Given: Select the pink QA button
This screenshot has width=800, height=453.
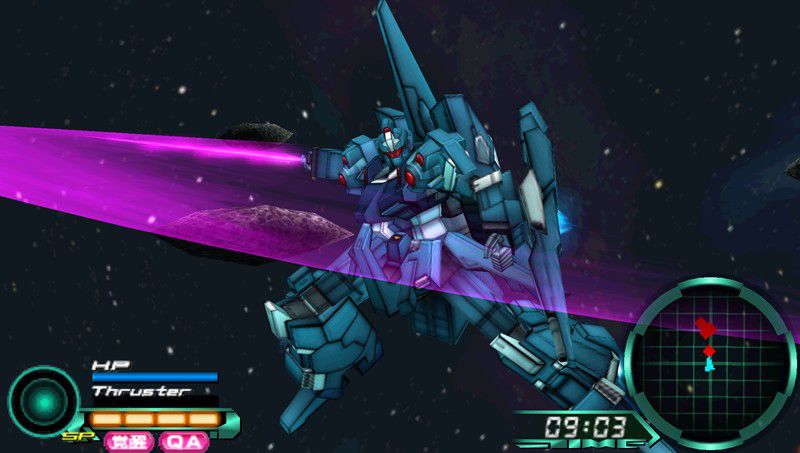Looking at the screenshot, I should (183, 441).
